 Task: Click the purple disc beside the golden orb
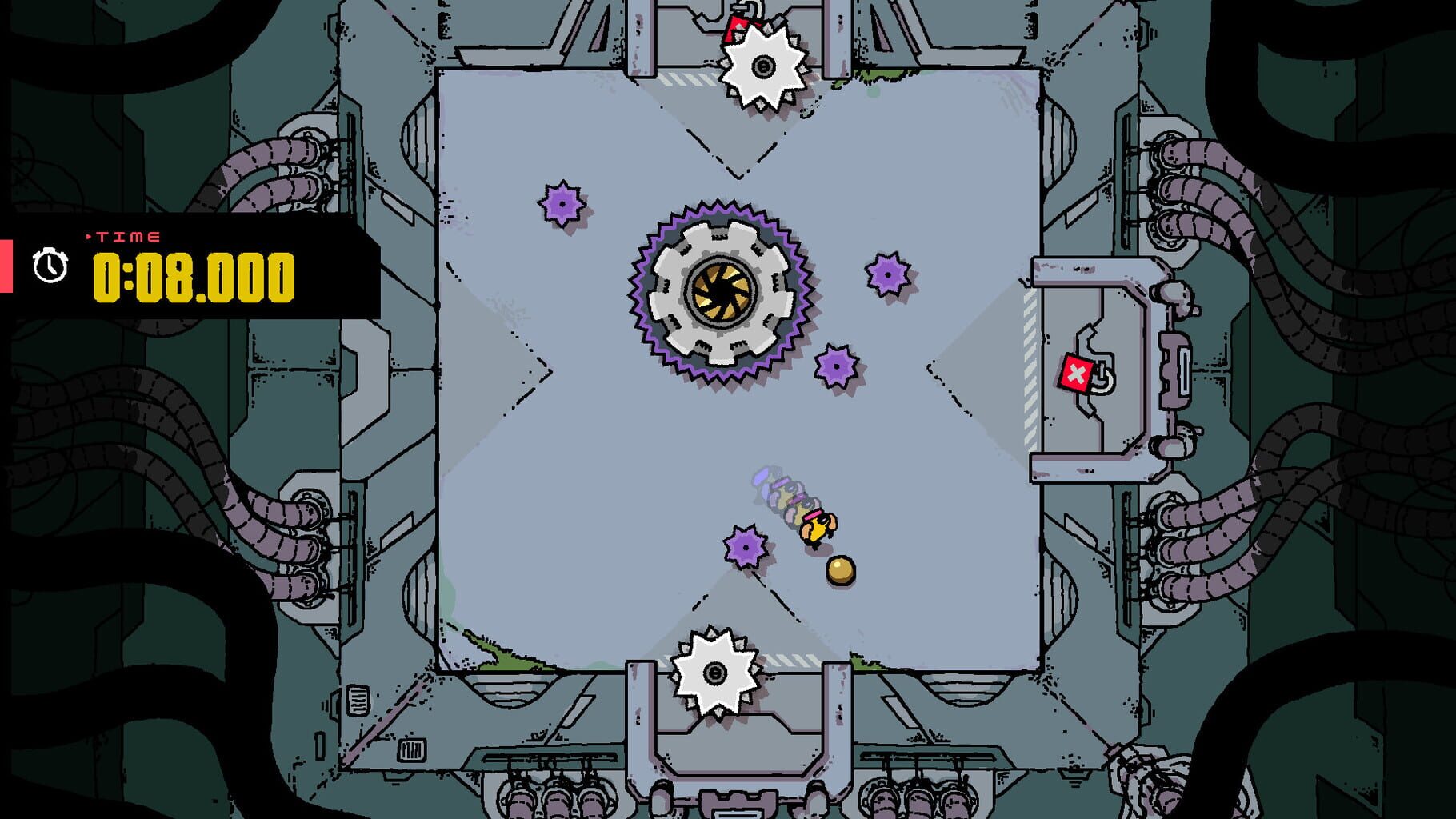tap(744, 546)
